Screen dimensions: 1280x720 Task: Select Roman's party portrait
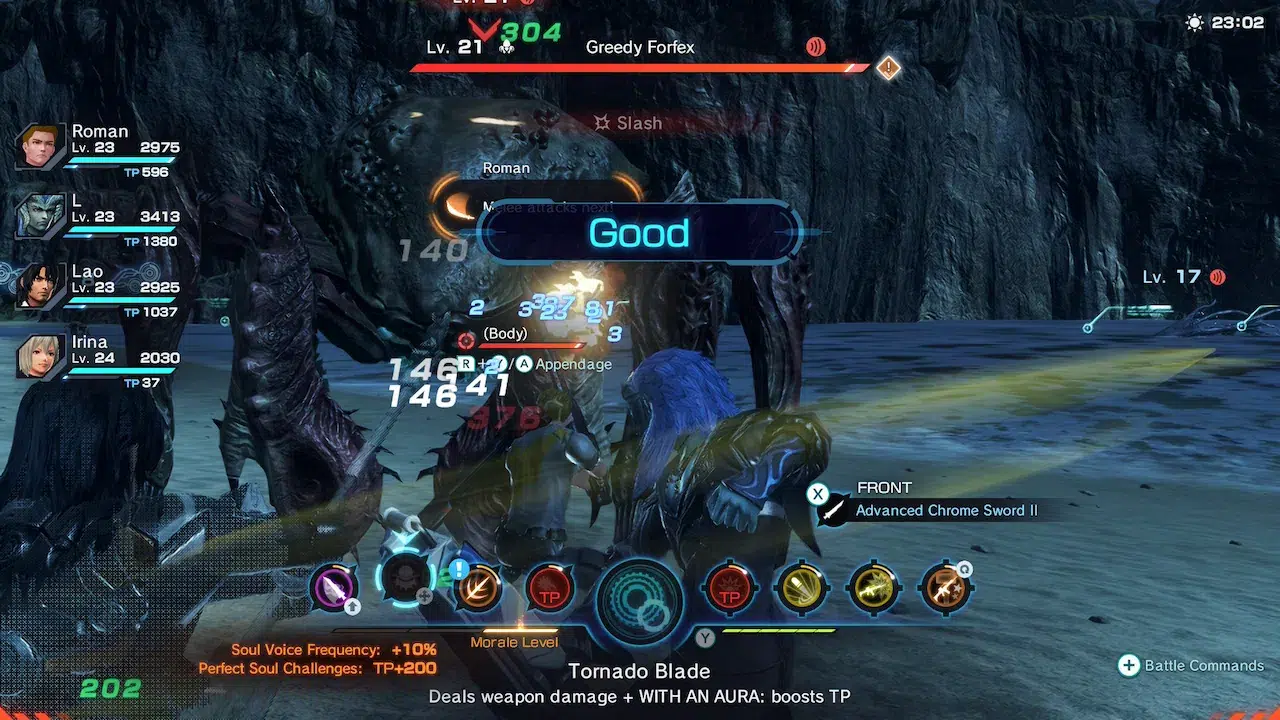click(40, 146)
